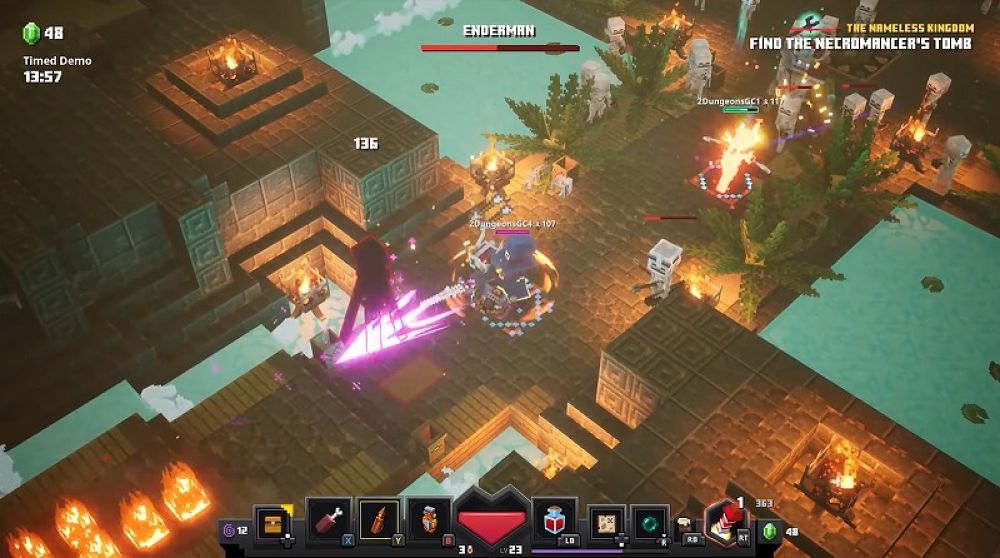
Task: Select the orange potion artifact slot
Action: coord(429,520)
